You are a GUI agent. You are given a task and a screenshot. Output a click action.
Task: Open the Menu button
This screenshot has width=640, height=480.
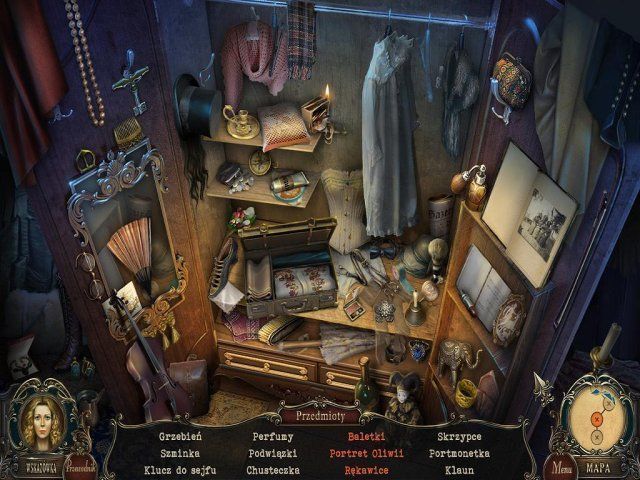click(560, 465)
